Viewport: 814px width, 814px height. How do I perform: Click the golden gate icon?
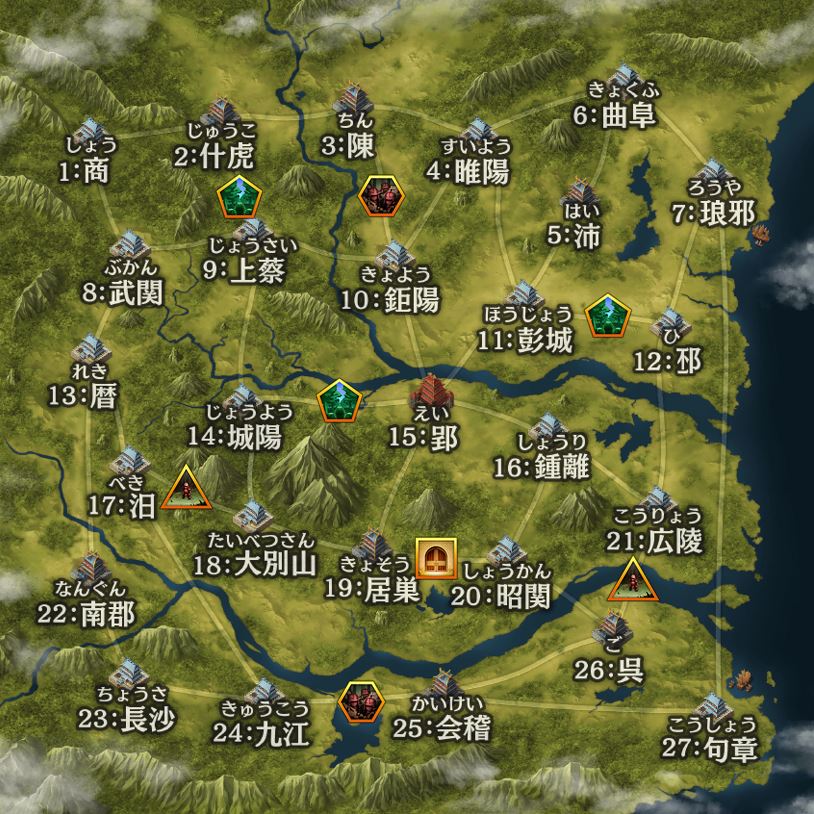click(436, 558)
